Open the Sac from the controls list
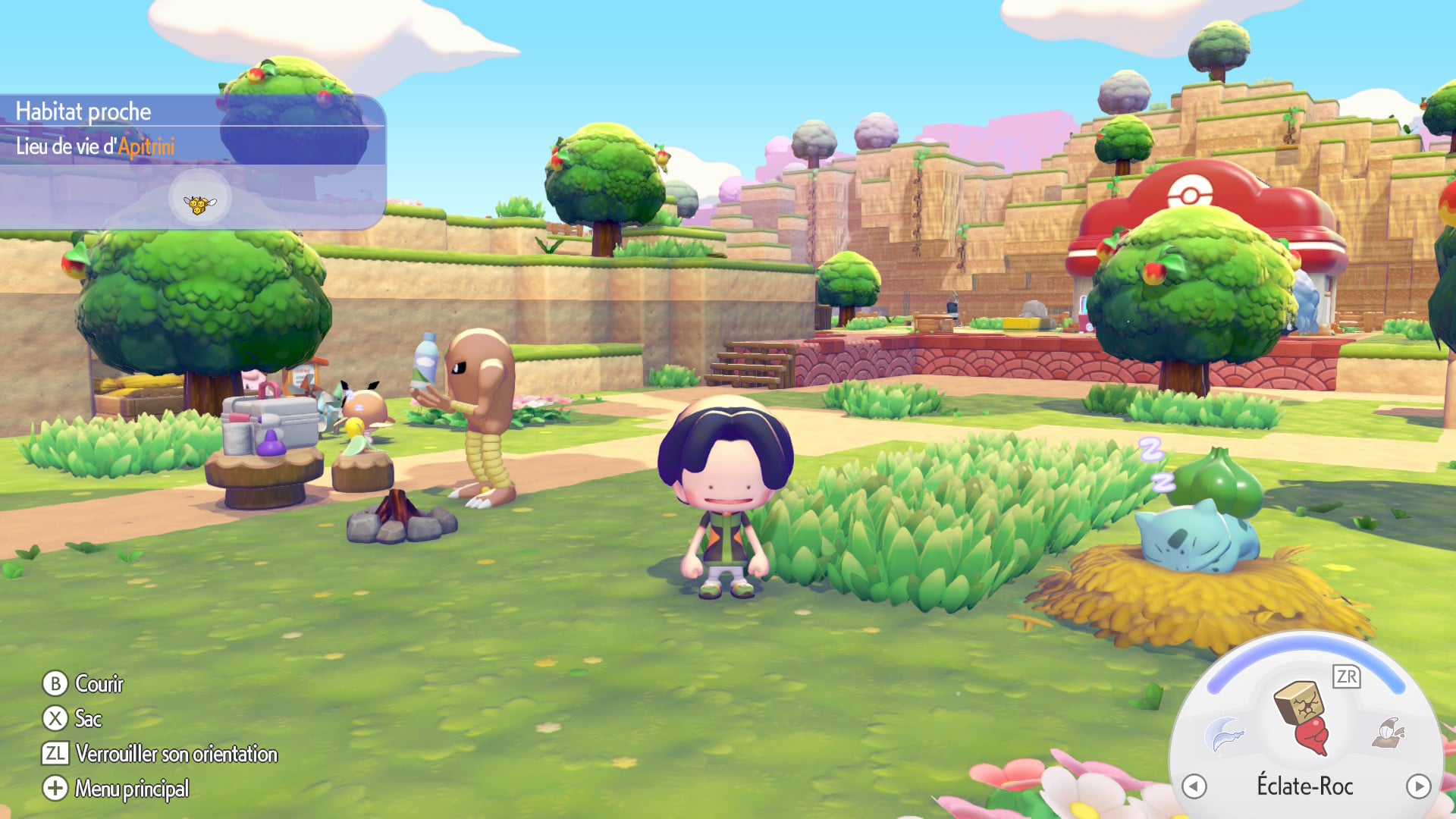This screenshot has height=819, width=1456. coord(89,719)
